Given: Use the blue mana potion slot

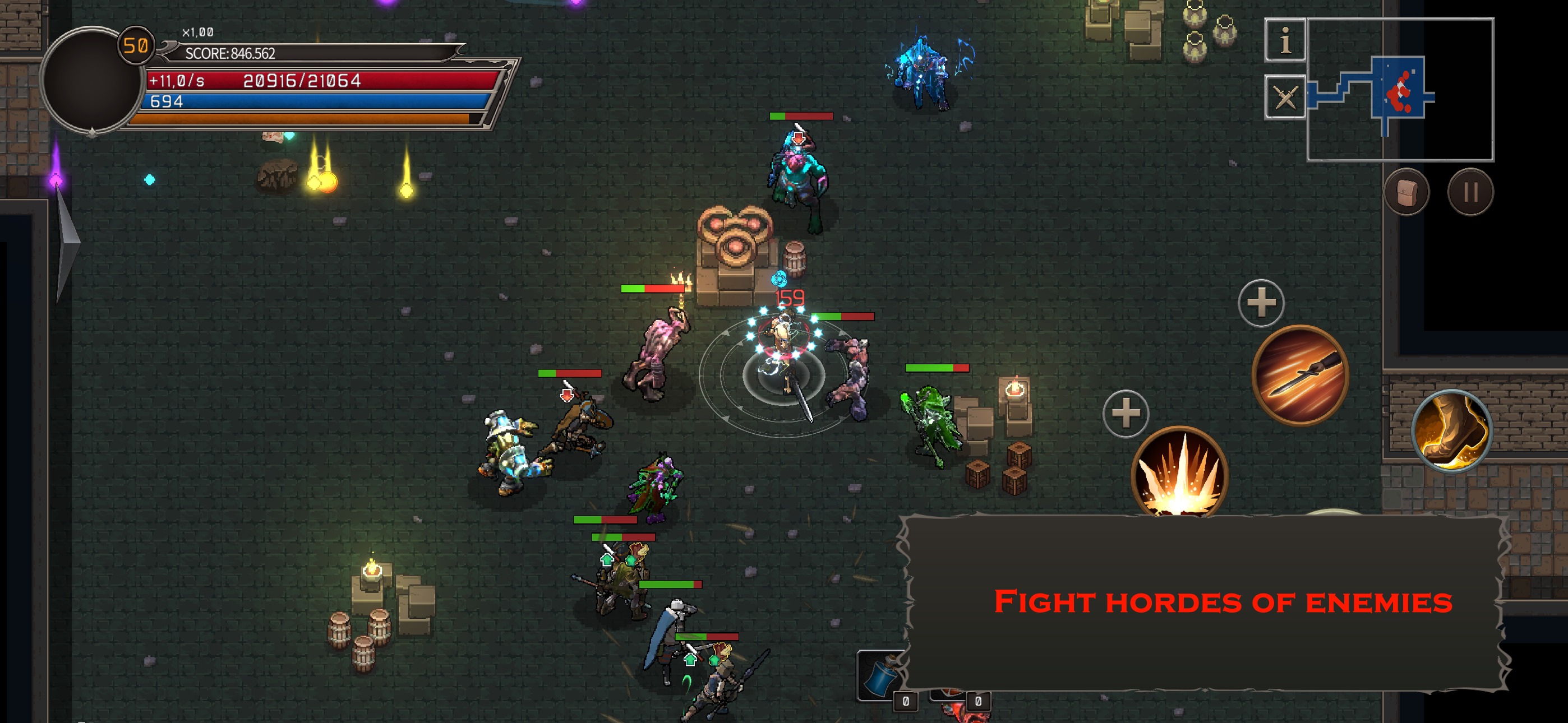Looking at the screenshot, I should coord(879,675).
